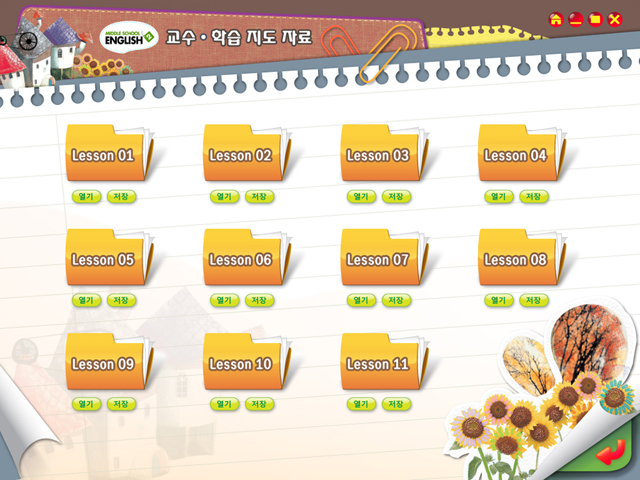Minimize the window with the red button
The height and width of the screenshot is (480, 640).
(575, 19)
